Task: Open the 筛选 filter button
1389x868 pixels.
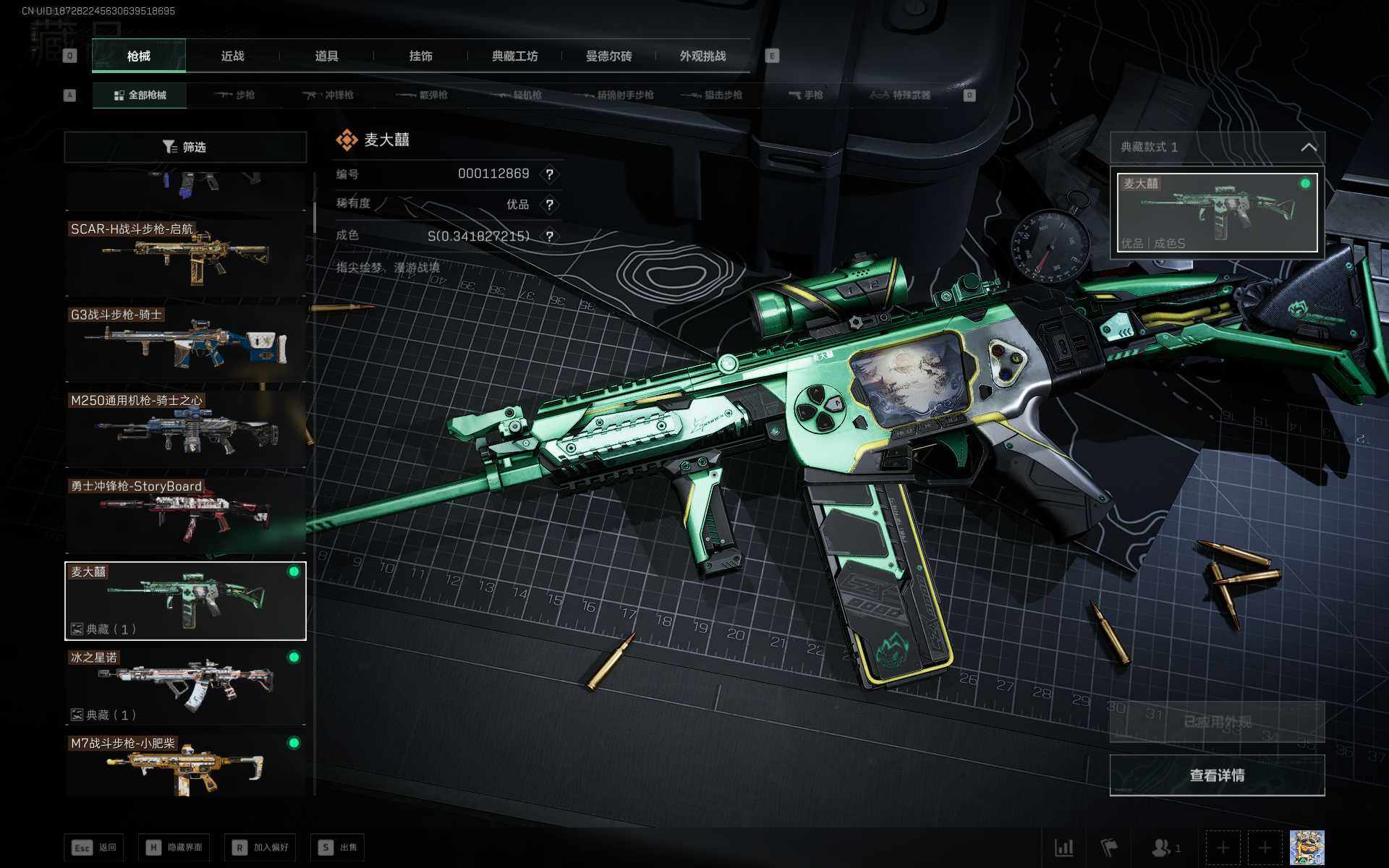Action: click(185, 147)
